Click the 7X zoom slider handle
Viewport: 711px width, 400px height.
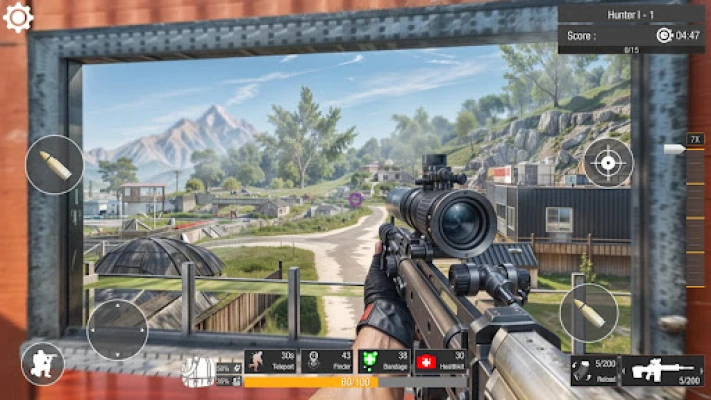pyautogui.click(x=673, y=149)
